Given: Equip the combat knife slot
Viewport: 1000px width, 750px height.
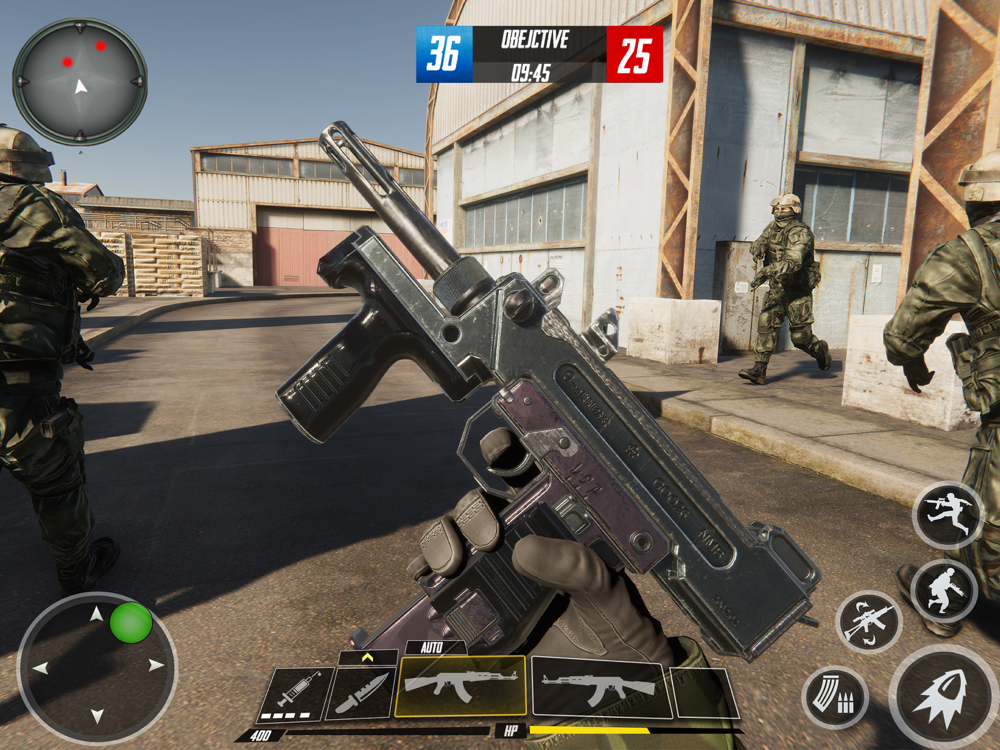Looking at the screenshot, I should pyautogui.click(x=360, y=693).
